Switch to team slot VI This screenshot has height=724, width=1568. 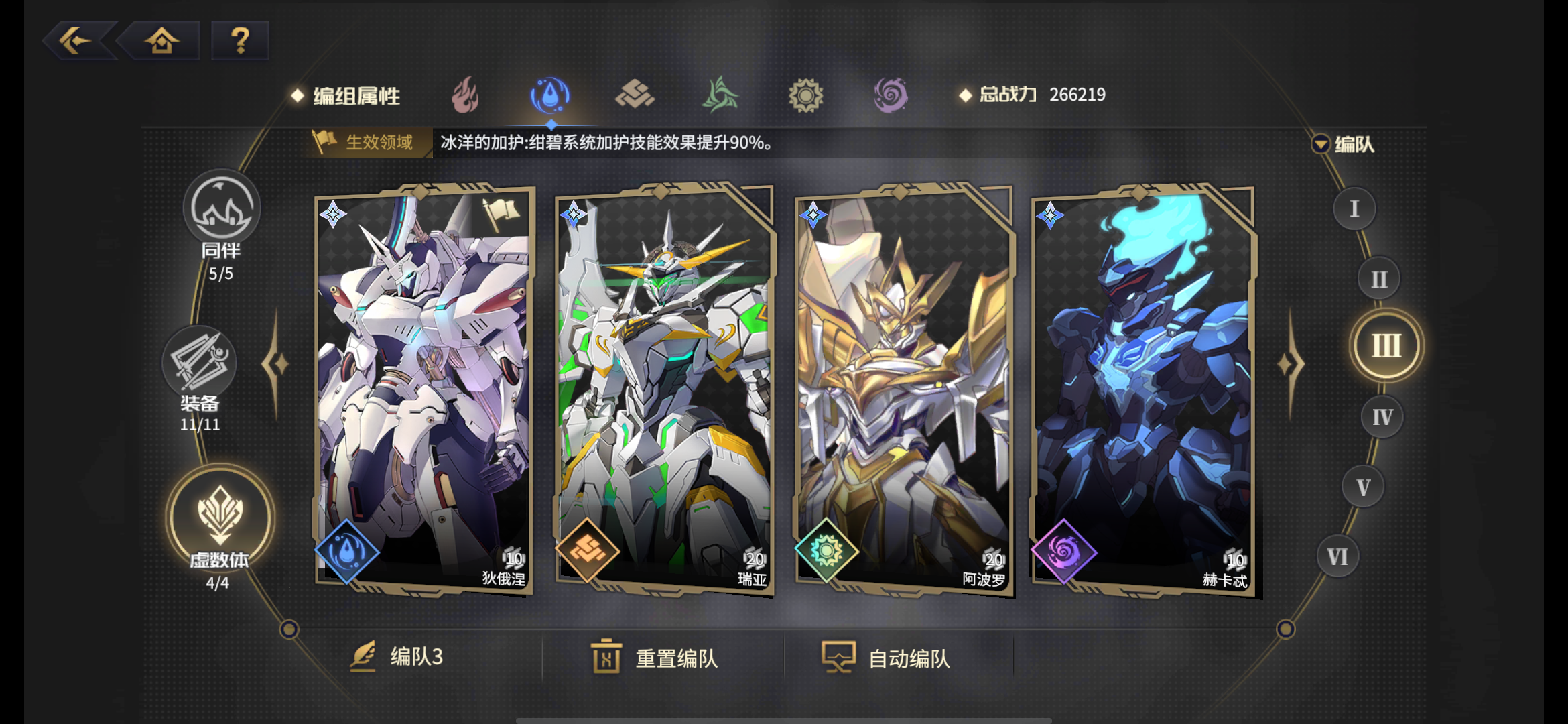(x=1337, y=556)
